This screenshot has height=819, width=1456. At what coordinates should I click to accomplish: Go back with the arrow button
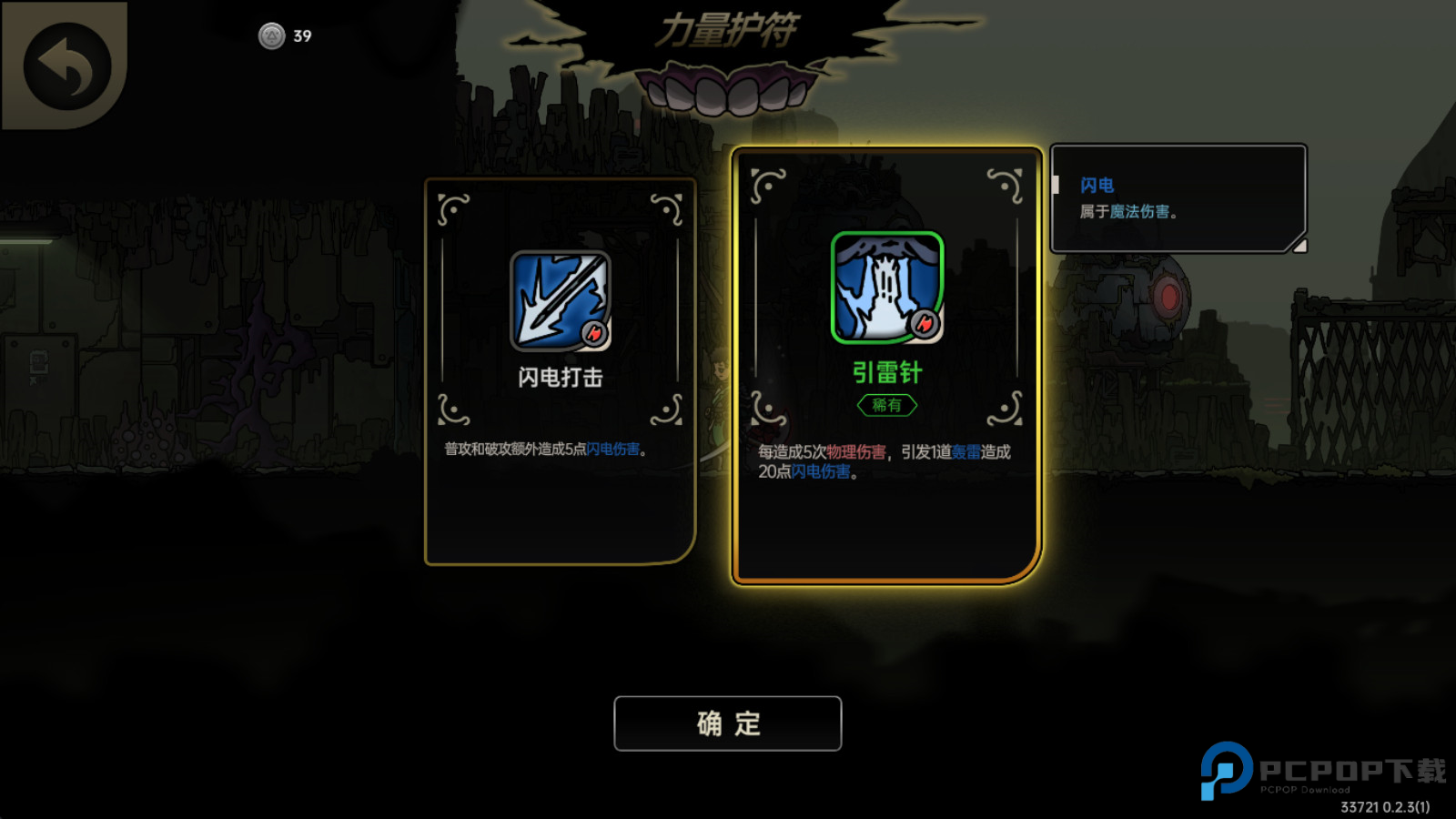(66, 66)
